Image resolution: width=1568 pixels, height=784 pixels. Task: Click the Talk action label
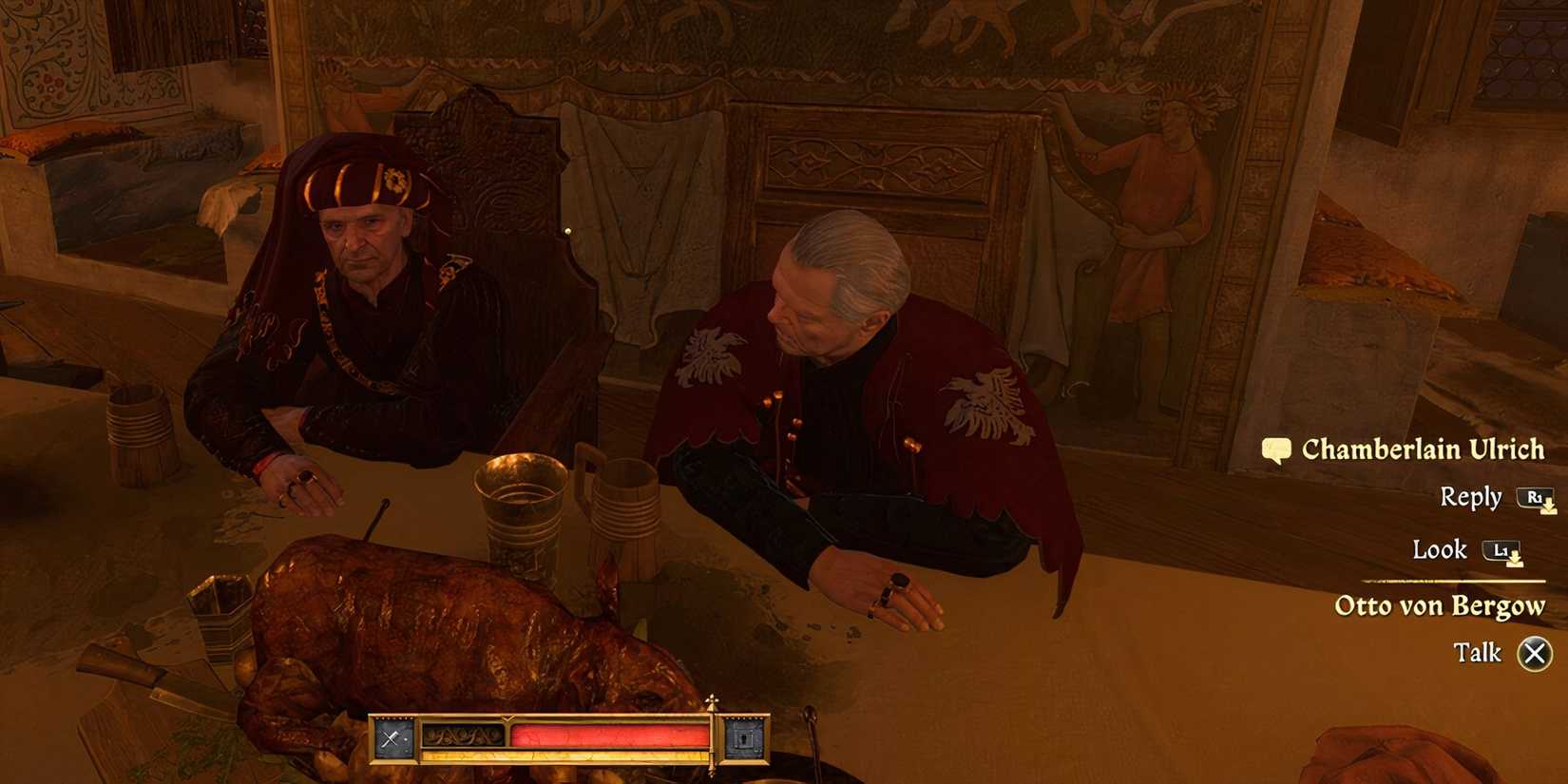1479,652
